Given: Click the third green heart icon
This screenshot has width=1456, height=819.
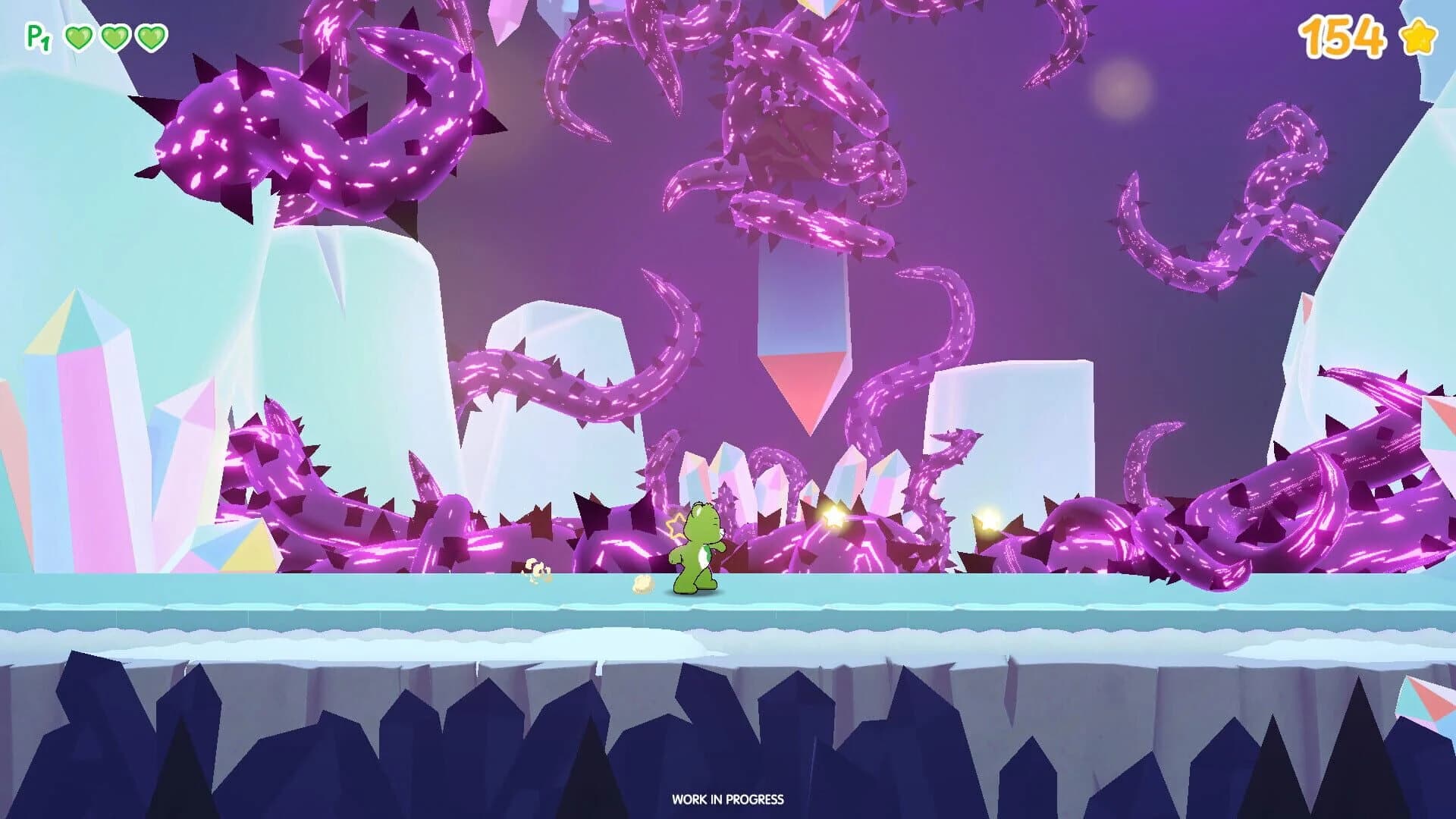Looking at the screenshot, I should coord(152,36).
